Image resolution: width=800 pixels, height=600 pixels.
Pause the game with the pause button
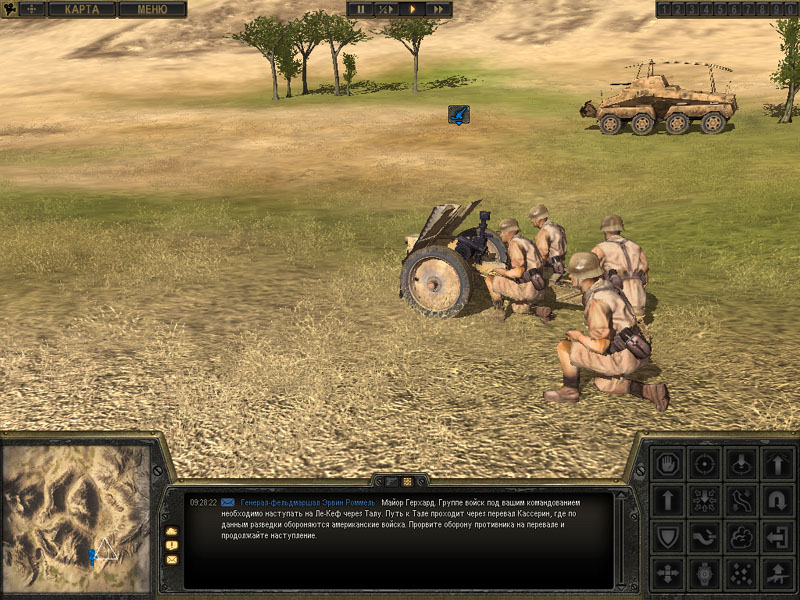click(361, 9)
